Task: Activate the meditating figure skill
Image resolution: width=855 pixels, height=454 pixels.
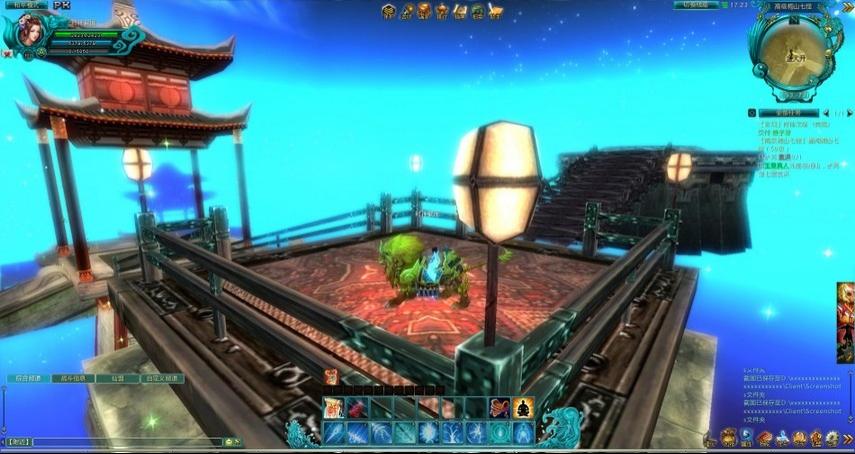Action: tap(523, 408)
